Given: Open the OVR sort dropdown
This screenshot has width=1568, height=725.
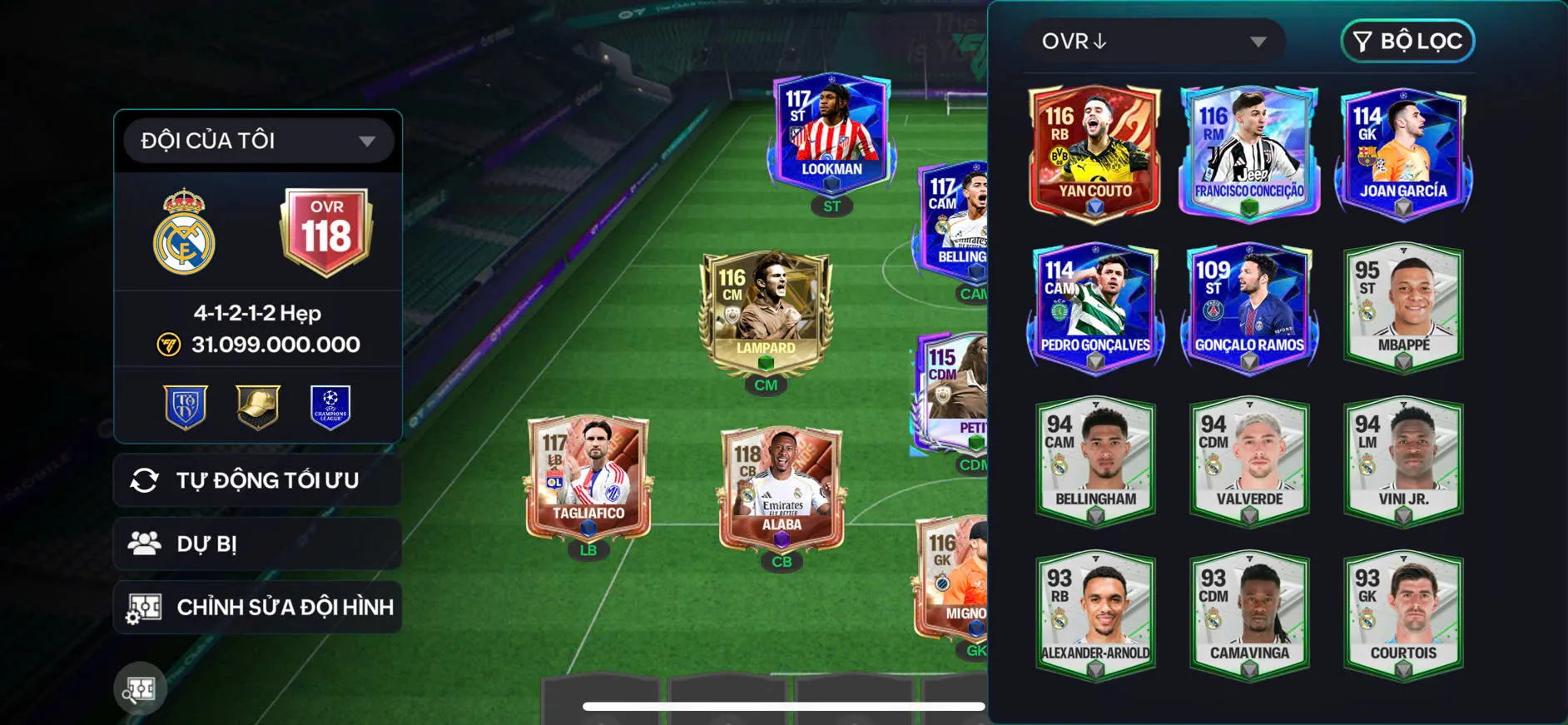Looking at the screenshot, I should (x=1154, y=42).
